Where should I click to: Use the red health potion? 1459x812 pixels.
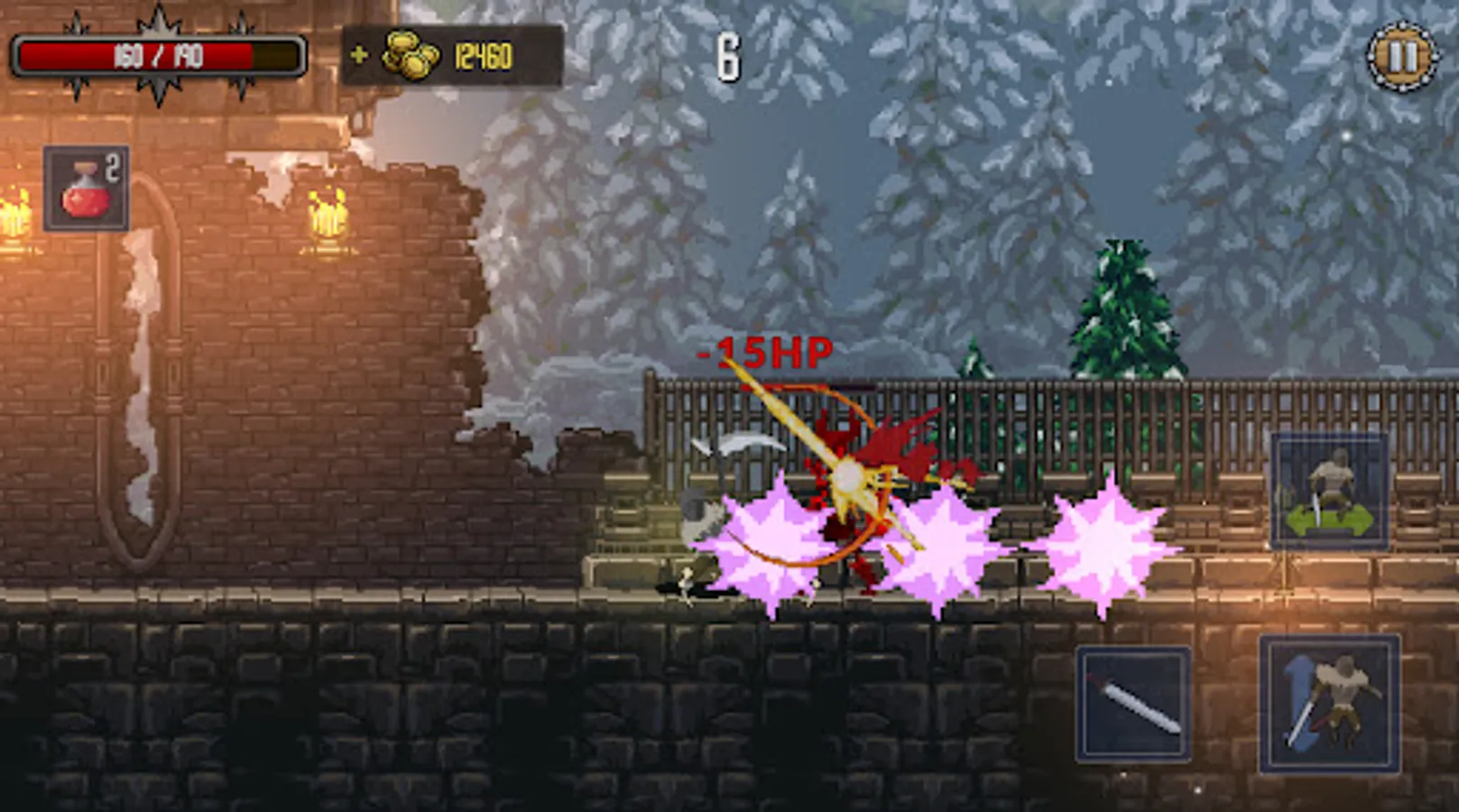tap(87, 189)
